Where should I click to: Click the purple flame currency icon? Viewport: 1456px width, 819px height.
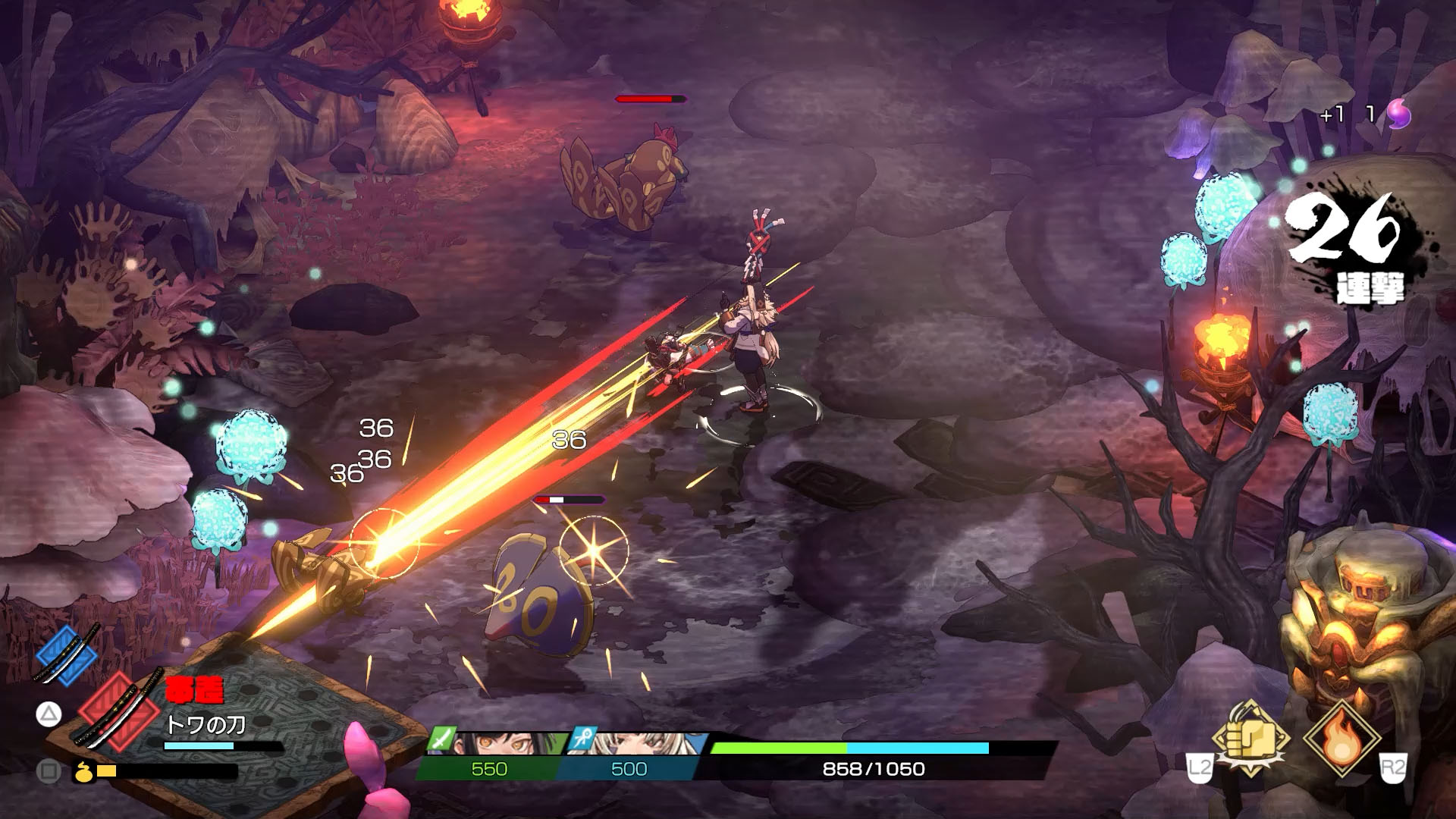click(x=1398, y=115)
